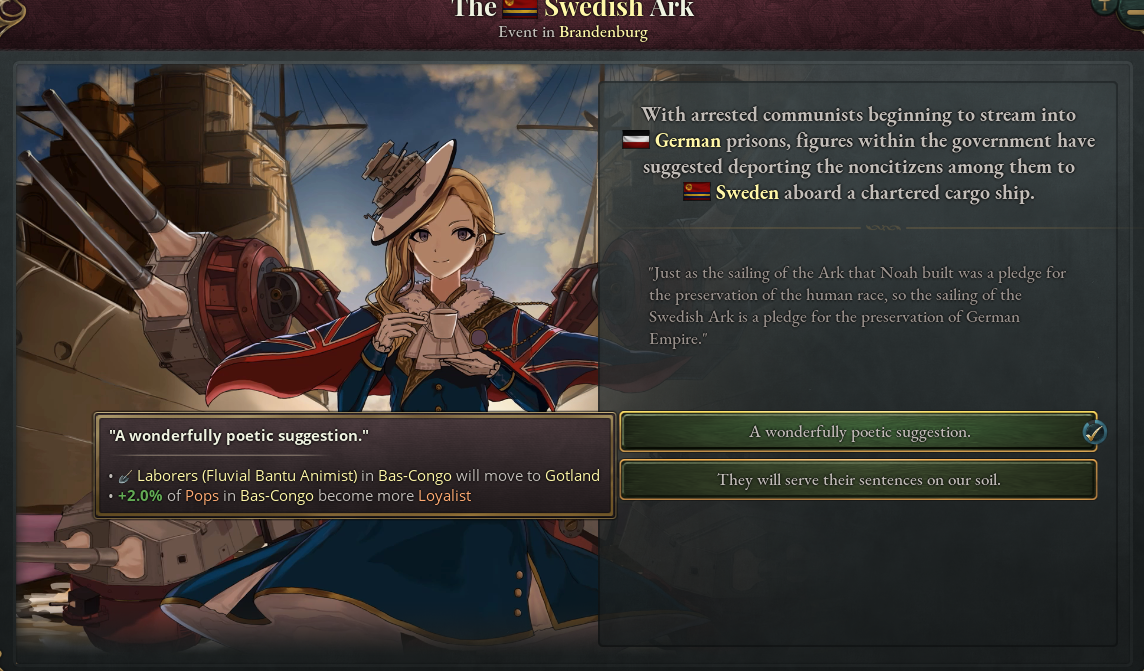
Task: Click the Gotland link in the tooltip
Action: 572,475
